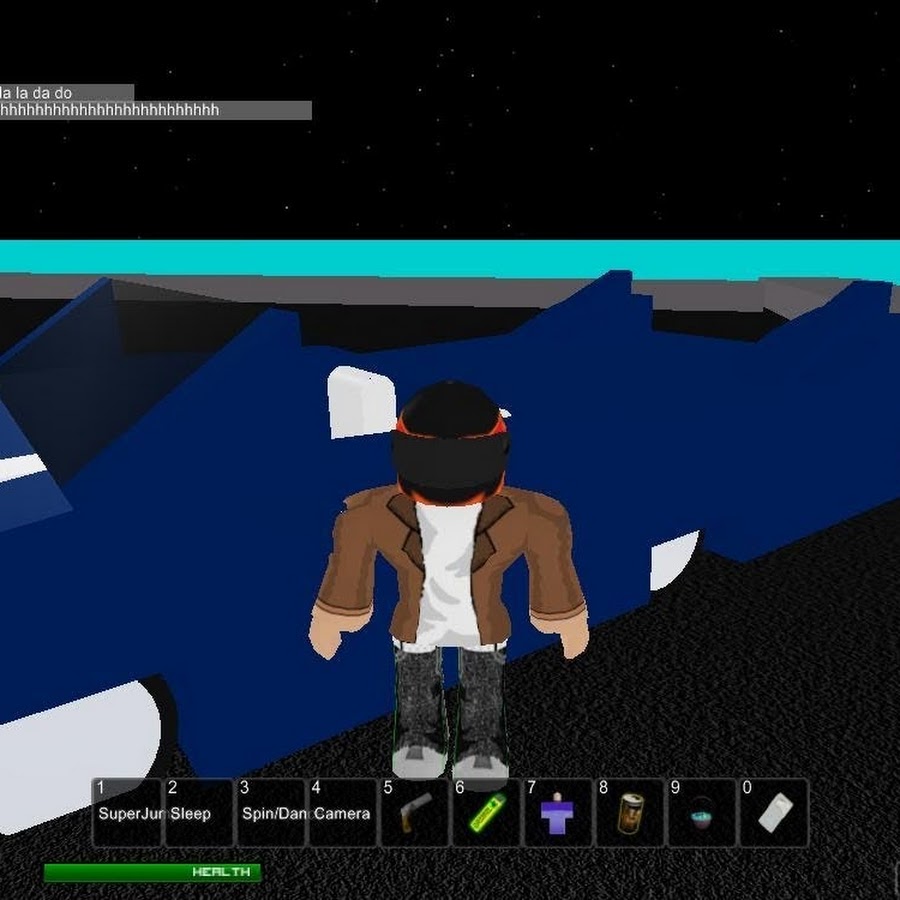Activate the Spin/Dance tool slot
Viewport: 900px width, 900px height.
(x=271, y=813)
